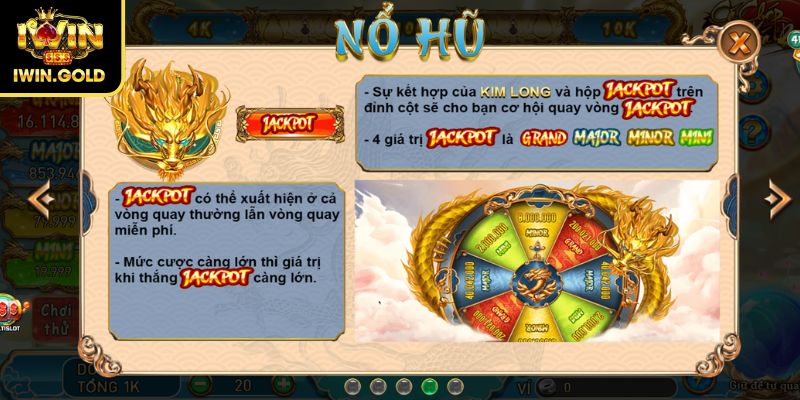Choose the third page indicator dot
This screenshot has height=400, width=800.
[403, 385]
